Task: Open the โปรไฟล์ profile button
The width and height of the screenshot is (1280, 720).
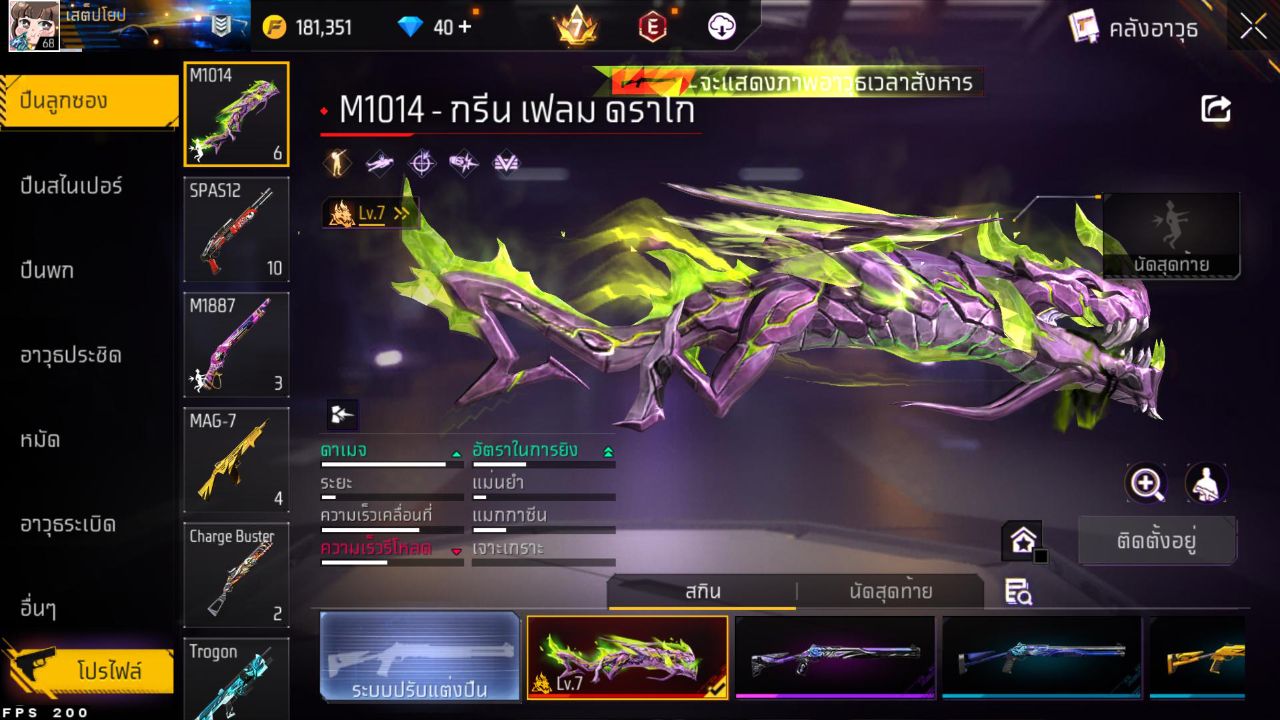Action: tap(108, 670)
